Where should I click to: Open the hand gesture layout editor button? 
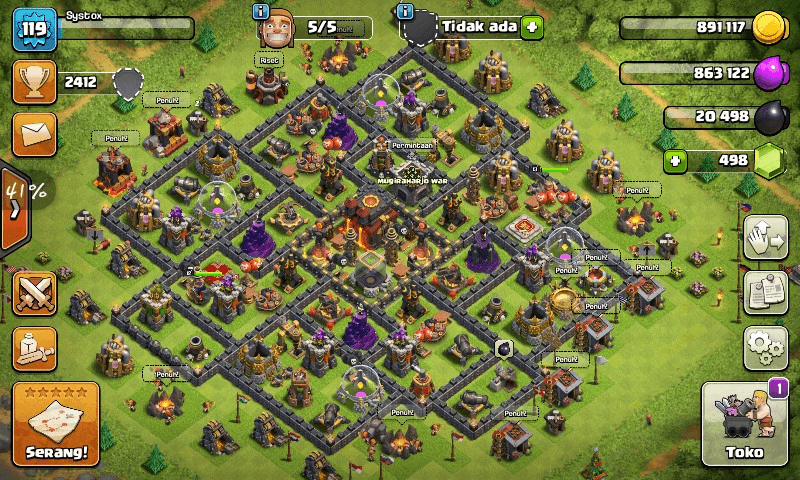[x=765, y=237]
